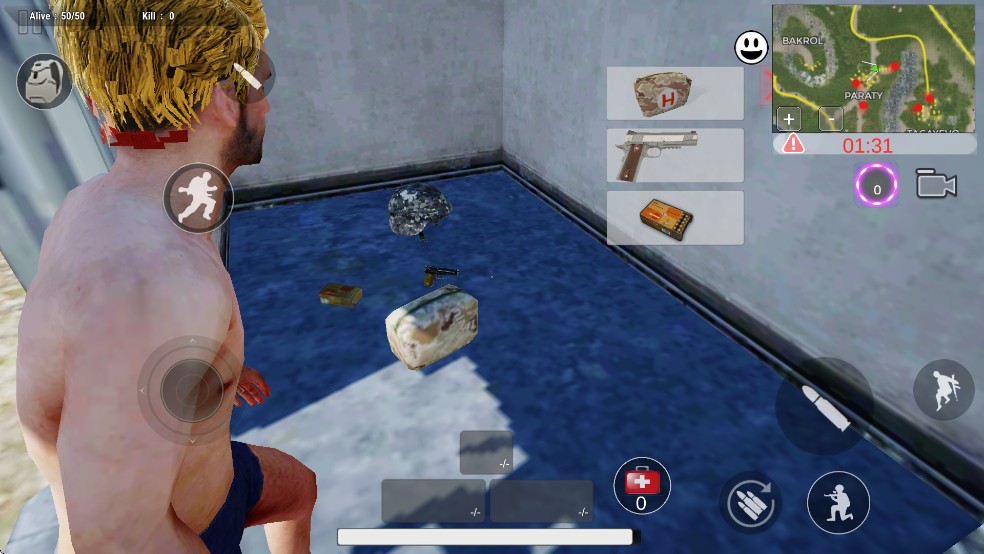Screen dimensions: 984x554
Task: Pick up the ammo box
Action: coord(675,217)
